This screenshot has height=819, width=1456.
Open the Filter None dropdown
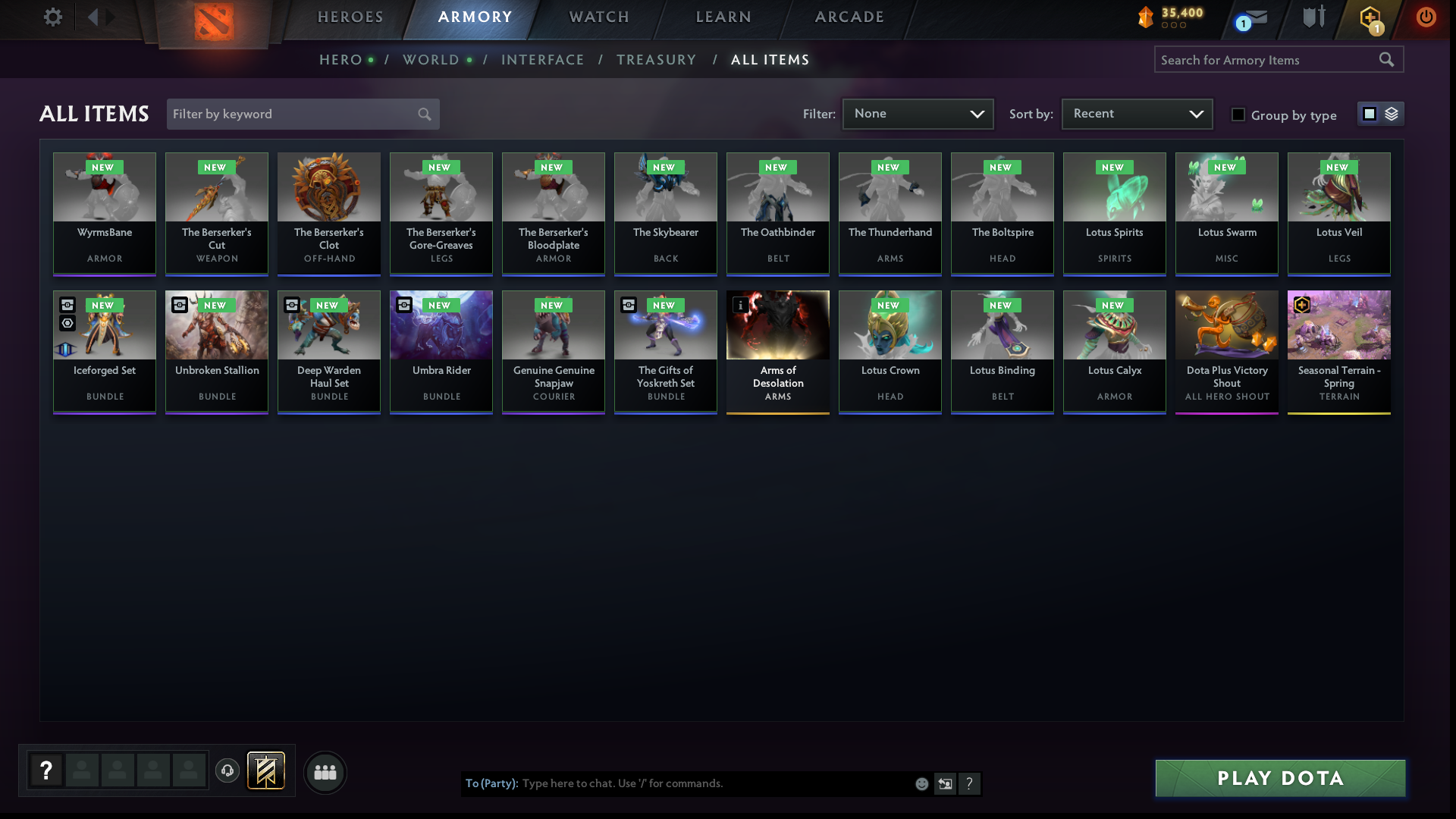pyautogui.click(x=918, y=114)
